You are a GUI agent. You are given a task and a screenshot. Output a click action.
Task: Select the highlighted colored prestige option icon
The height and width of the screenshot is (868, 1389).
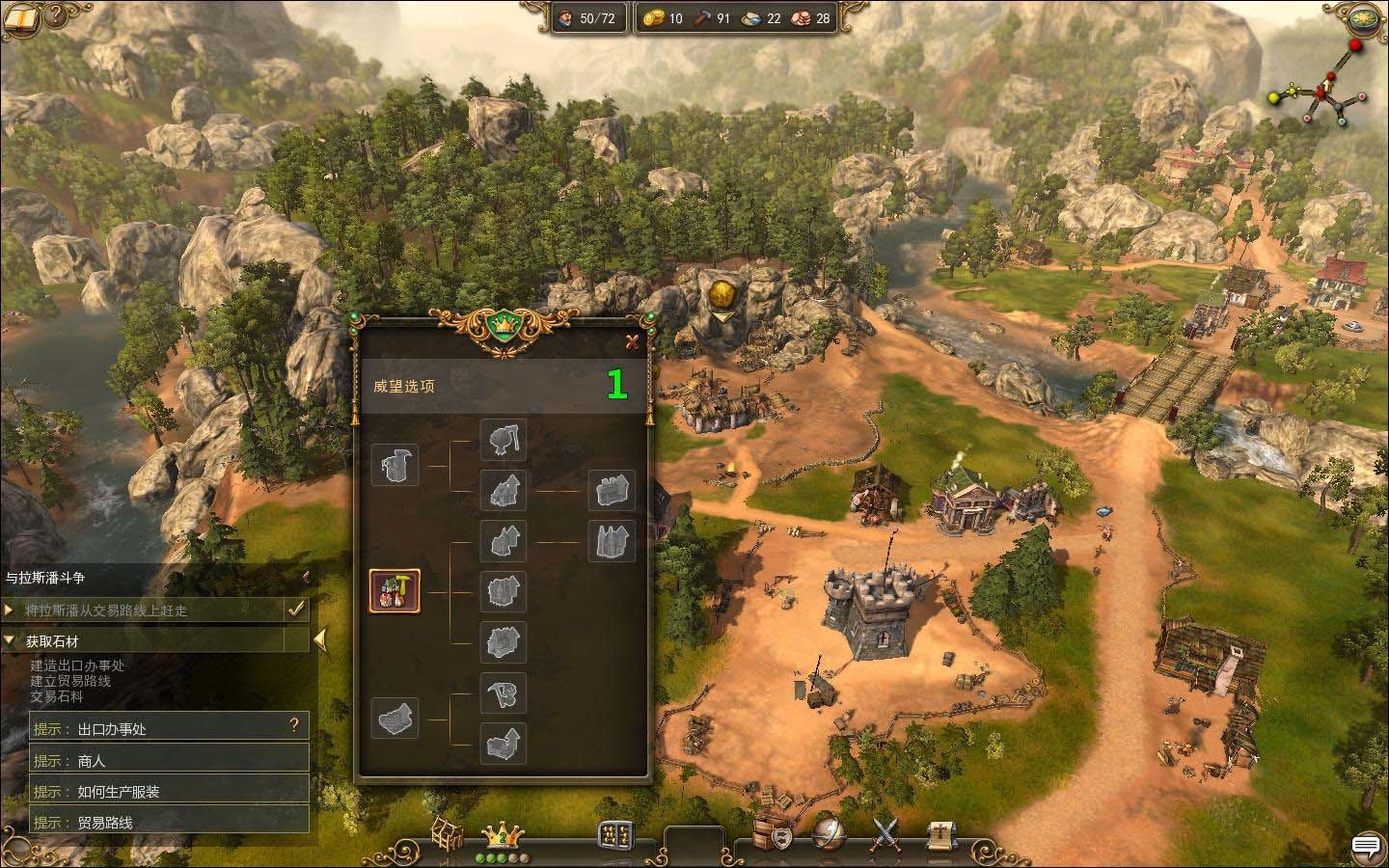(395, 591)
